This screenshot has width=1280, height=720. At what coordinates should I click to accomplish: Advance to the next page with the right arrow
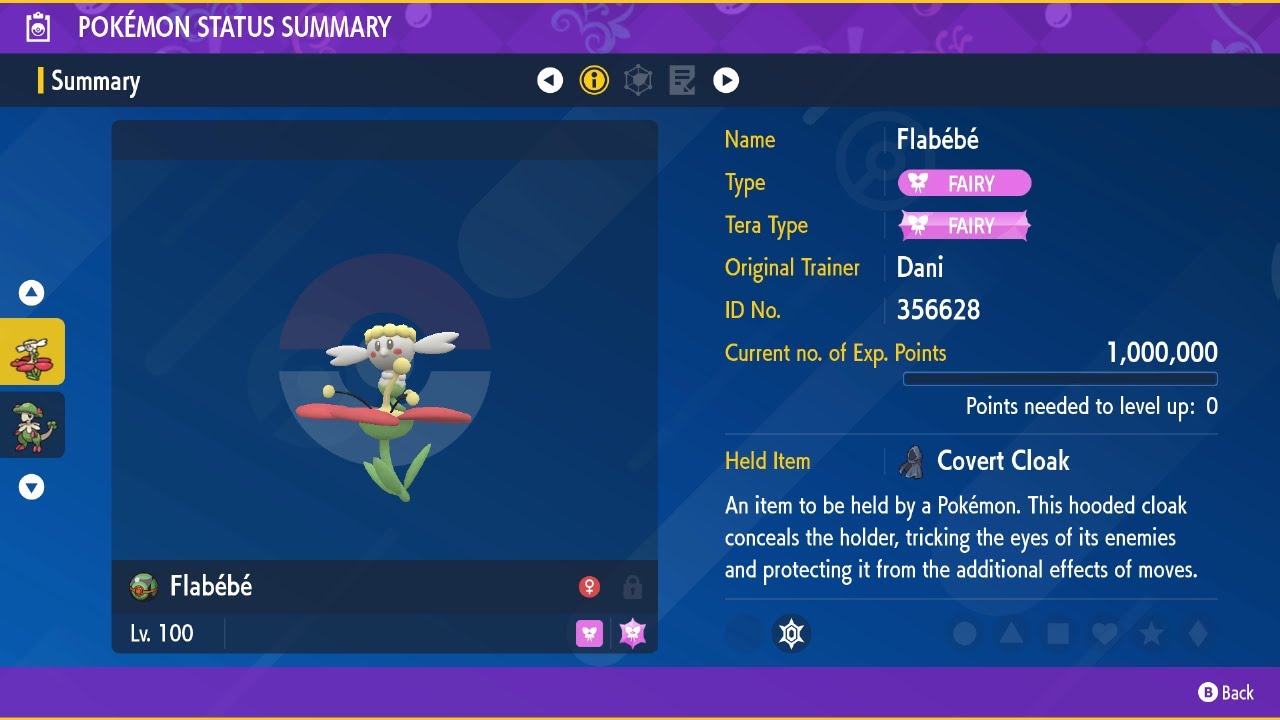[x=726, y=80]
